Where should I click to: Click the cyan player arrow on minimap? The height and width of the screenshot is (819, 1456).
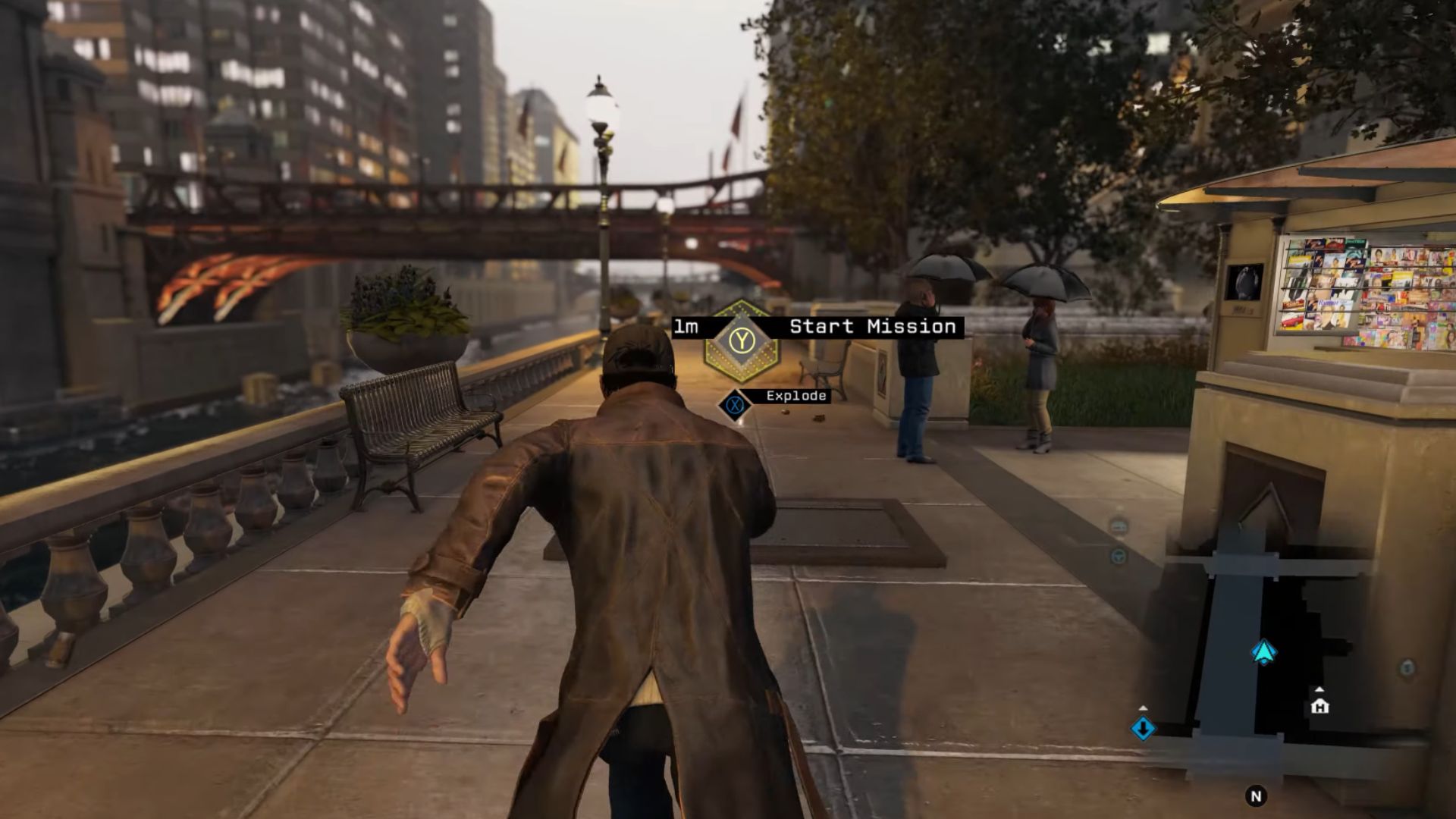tap(1263, 652)
